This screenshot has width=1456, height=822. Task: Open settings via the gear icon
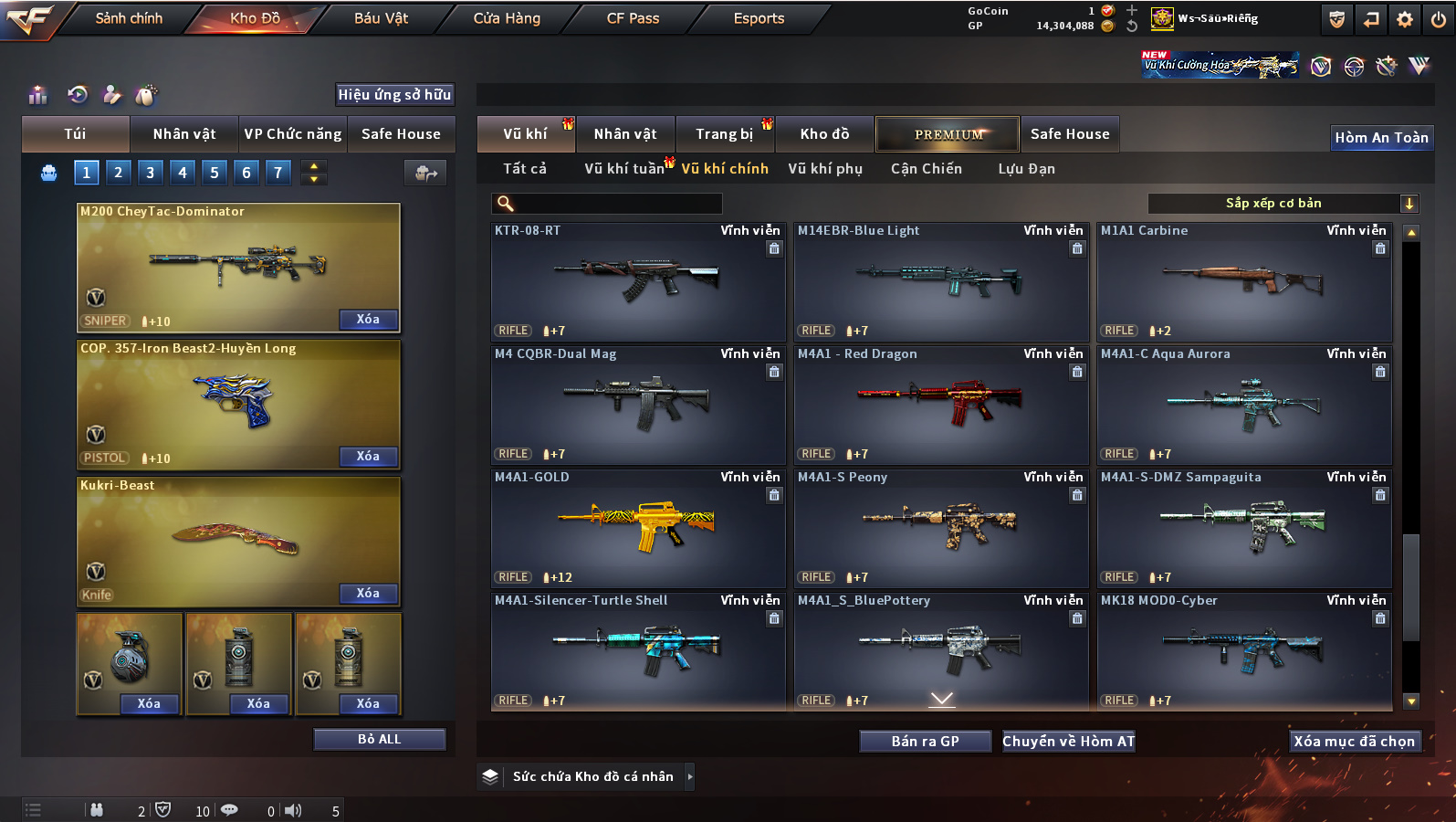pos(1405,19)
